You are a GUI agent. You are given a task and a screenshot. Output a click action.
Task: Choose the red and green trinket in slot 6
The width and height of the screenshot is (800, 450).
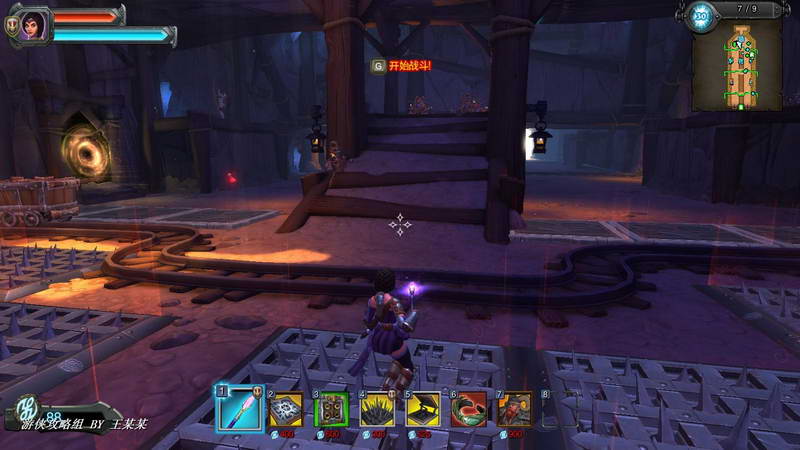(x=469, y=409)
